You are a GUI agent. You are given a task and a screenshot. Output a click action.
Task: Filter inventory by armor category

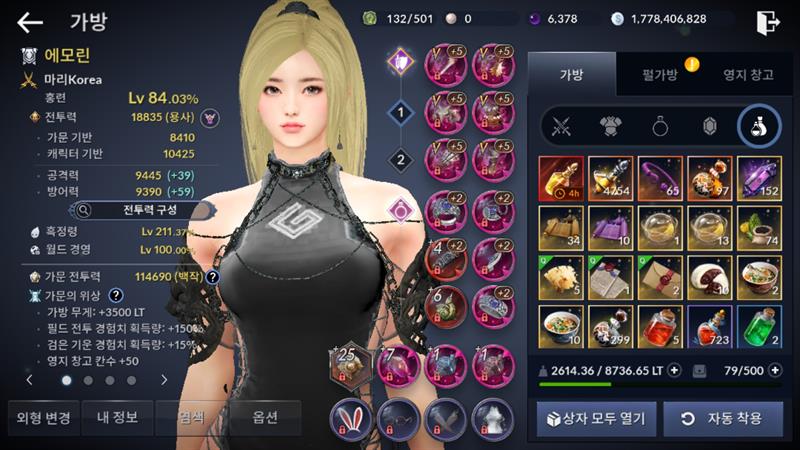pyautogui.click(x=612, y=125)
